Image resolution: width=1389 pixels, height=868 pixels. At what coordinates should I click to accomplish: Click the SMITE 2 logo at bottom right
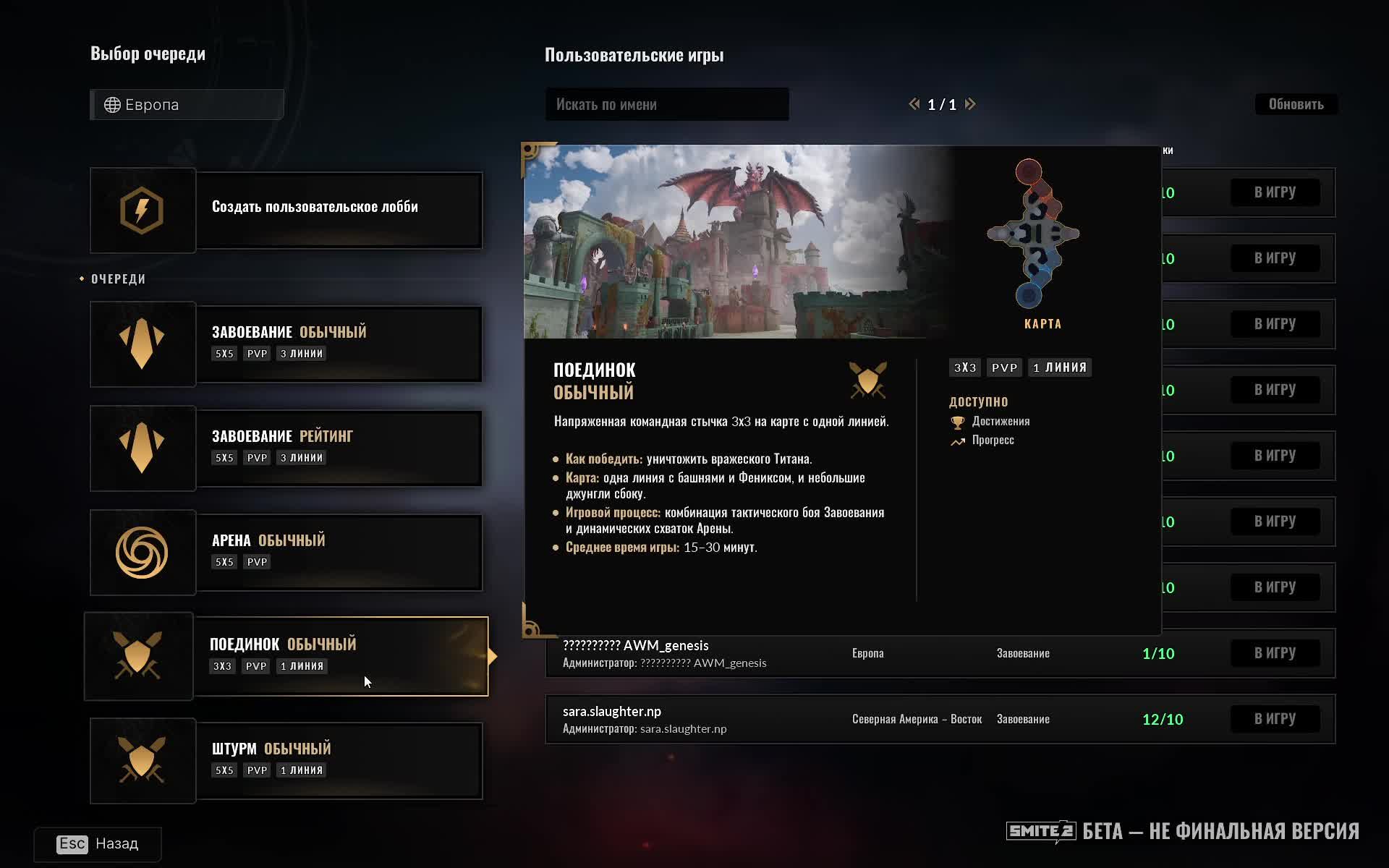[1040, 832]
